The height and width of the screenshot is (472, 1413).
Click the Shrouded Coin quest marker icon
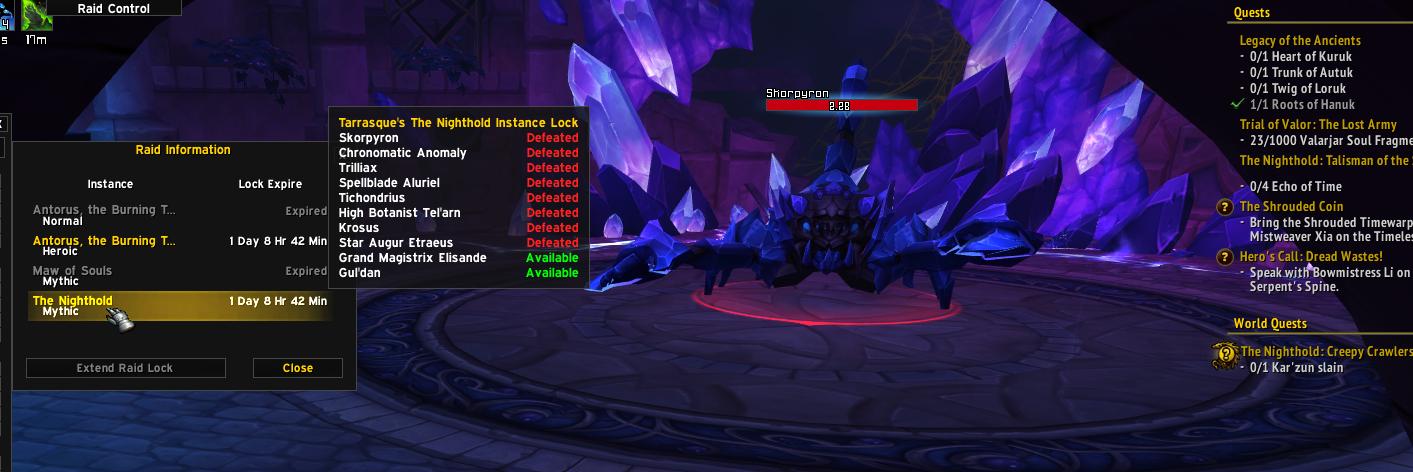[x=1224, y=207]
